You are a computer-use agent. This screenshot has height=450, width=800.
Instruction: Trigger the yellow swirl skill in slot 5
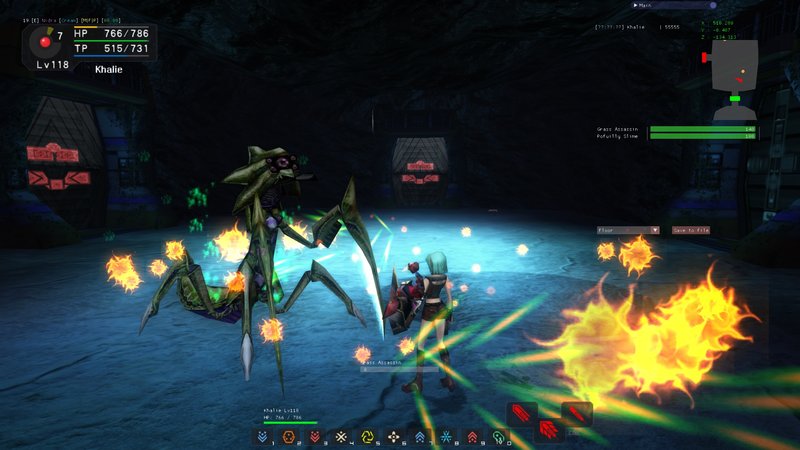click(367, 437)
